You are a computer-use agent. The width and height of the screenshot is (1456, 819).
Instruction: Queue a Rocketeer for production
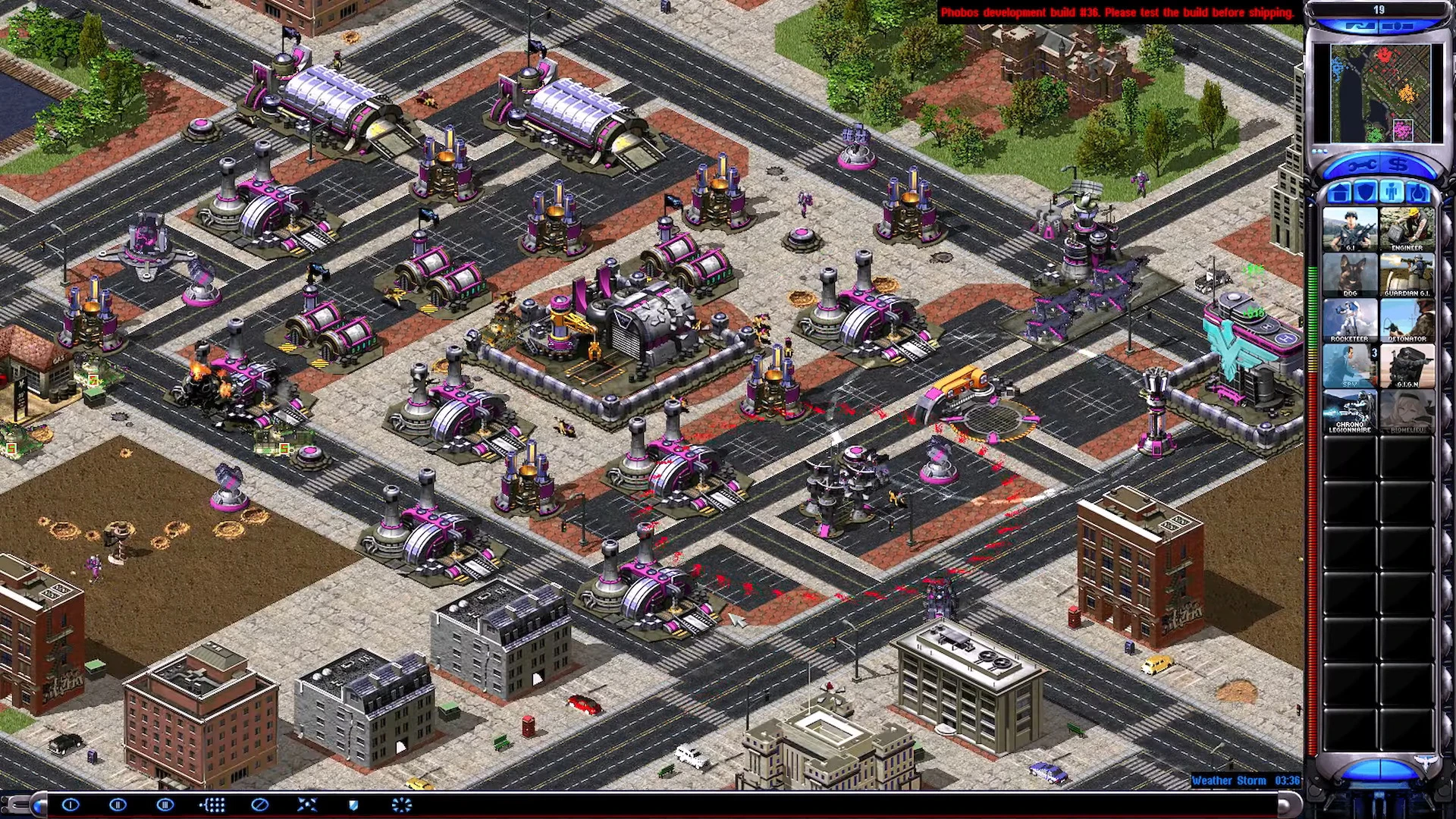pos(1350,320)
